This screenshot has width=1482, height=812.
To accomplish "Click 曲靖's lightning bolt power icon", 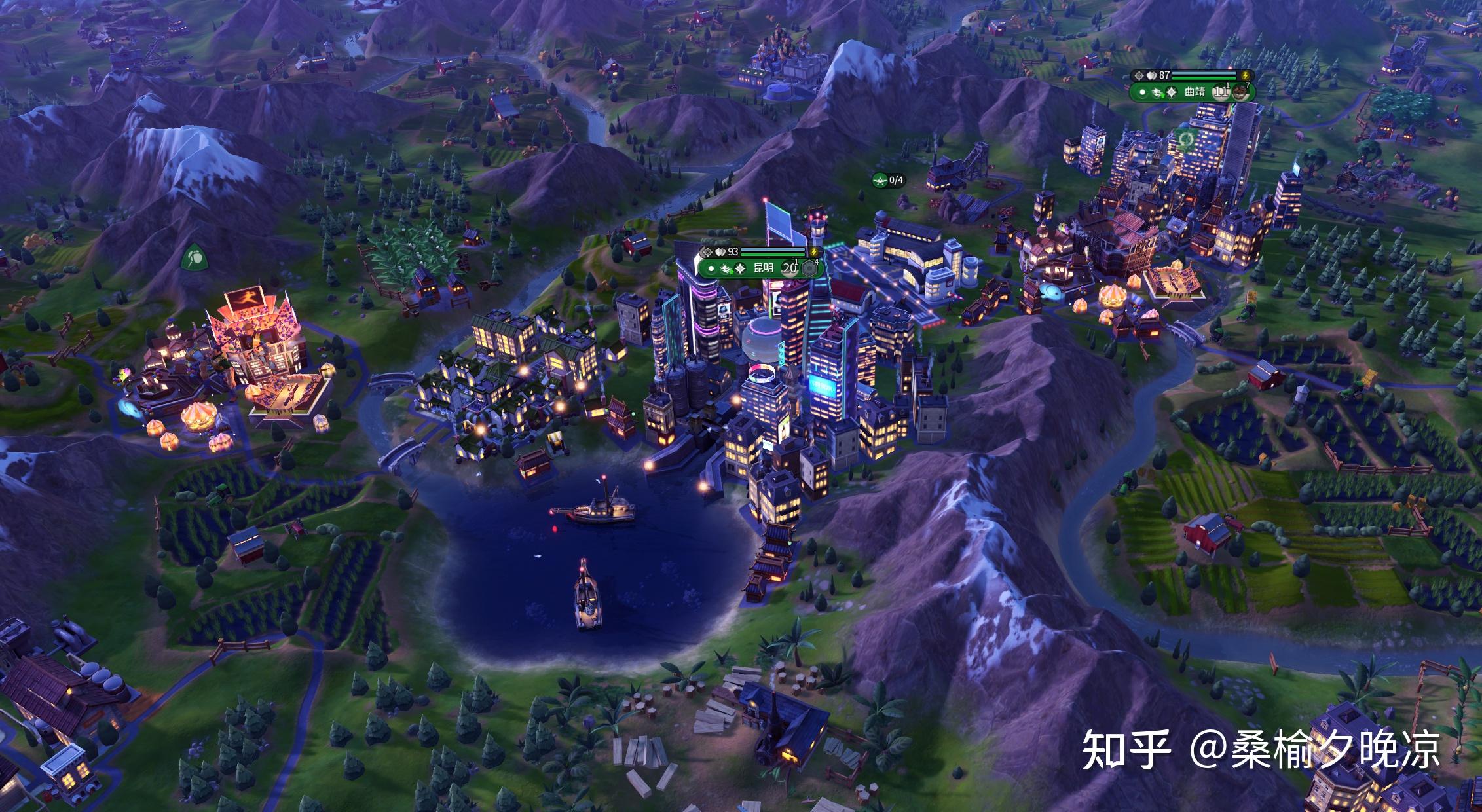I will pyautogui.click(x=1244, y=76).
